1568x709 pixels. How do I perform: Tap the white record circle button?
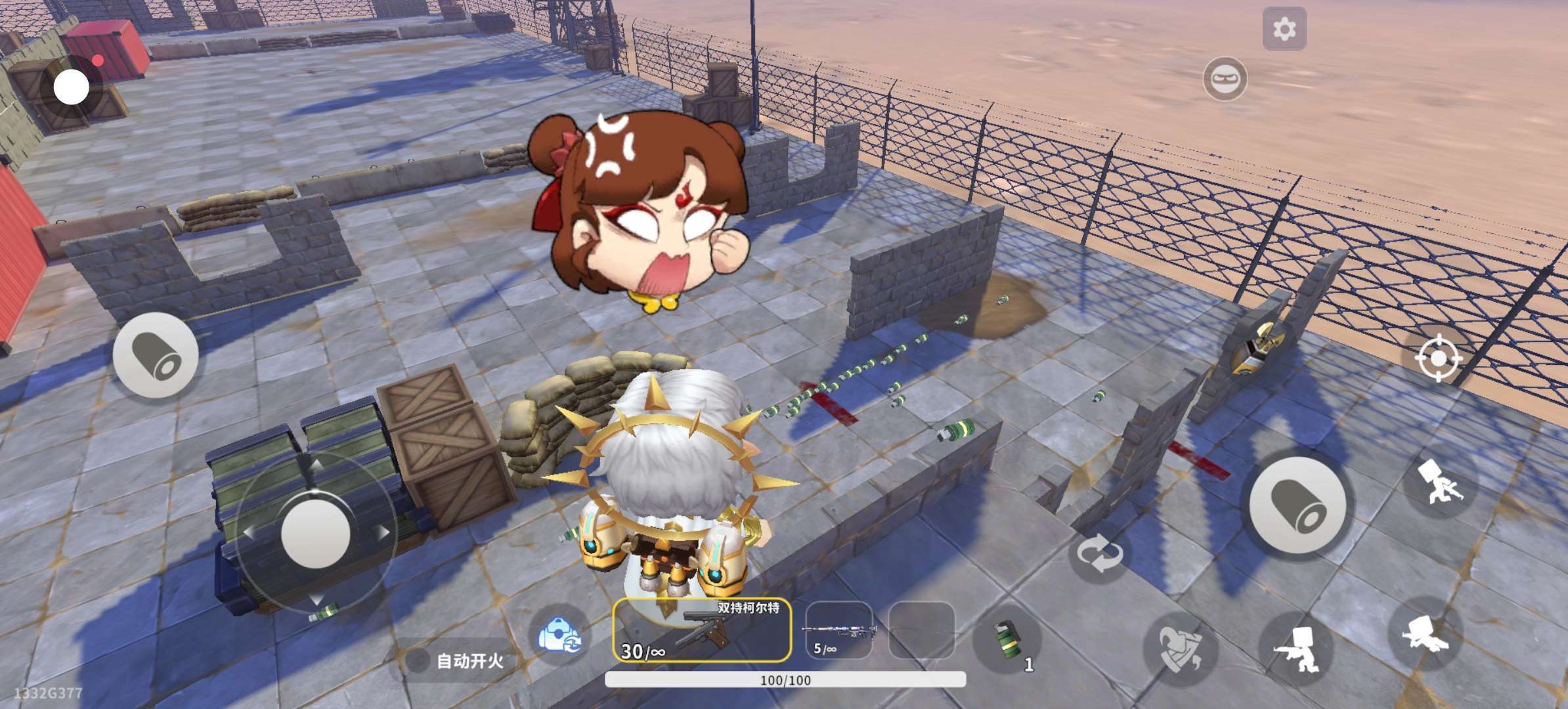(x=71, y=87)
